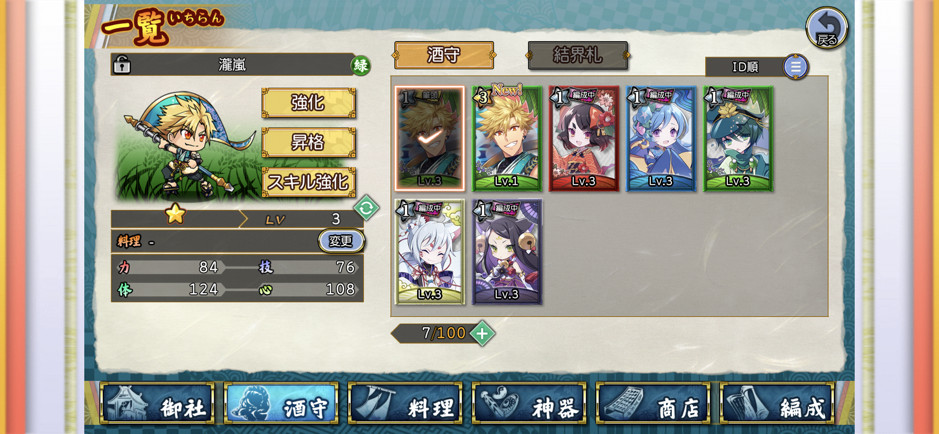Open 強化 enhancement for the character
The width and height of the screenshot is (939, 434).
(x=308, y=102)
